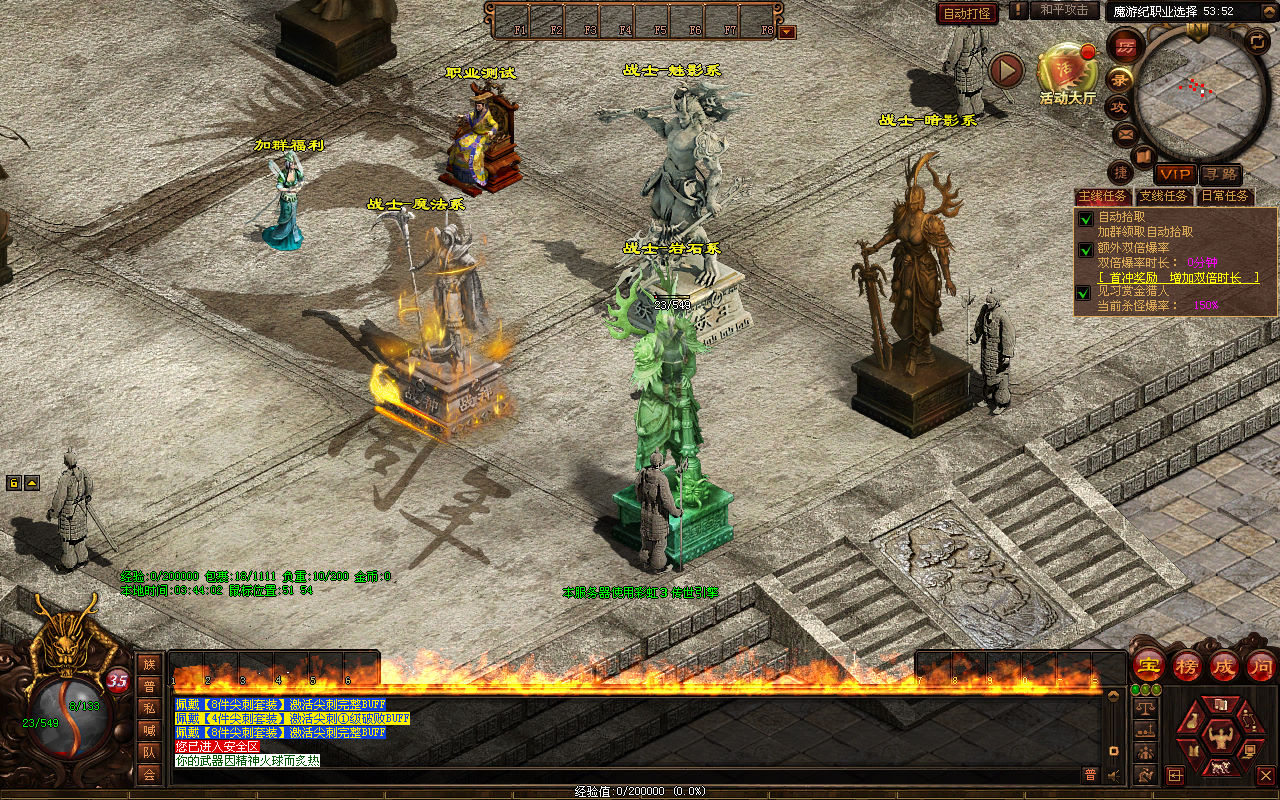
Task: Open the mail envelope icon by the minimap
Action: (x=1125, y=133)
